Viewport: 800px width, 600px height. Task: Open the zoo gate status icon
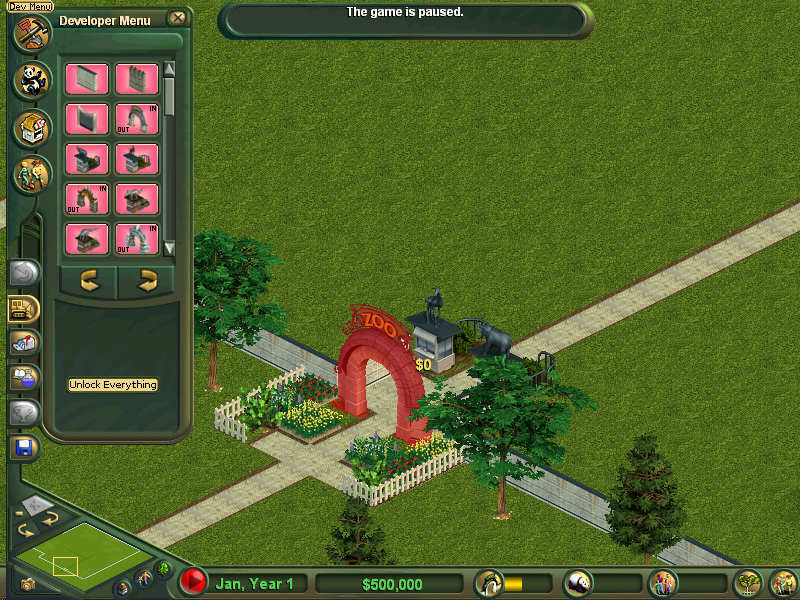[489, 582]
